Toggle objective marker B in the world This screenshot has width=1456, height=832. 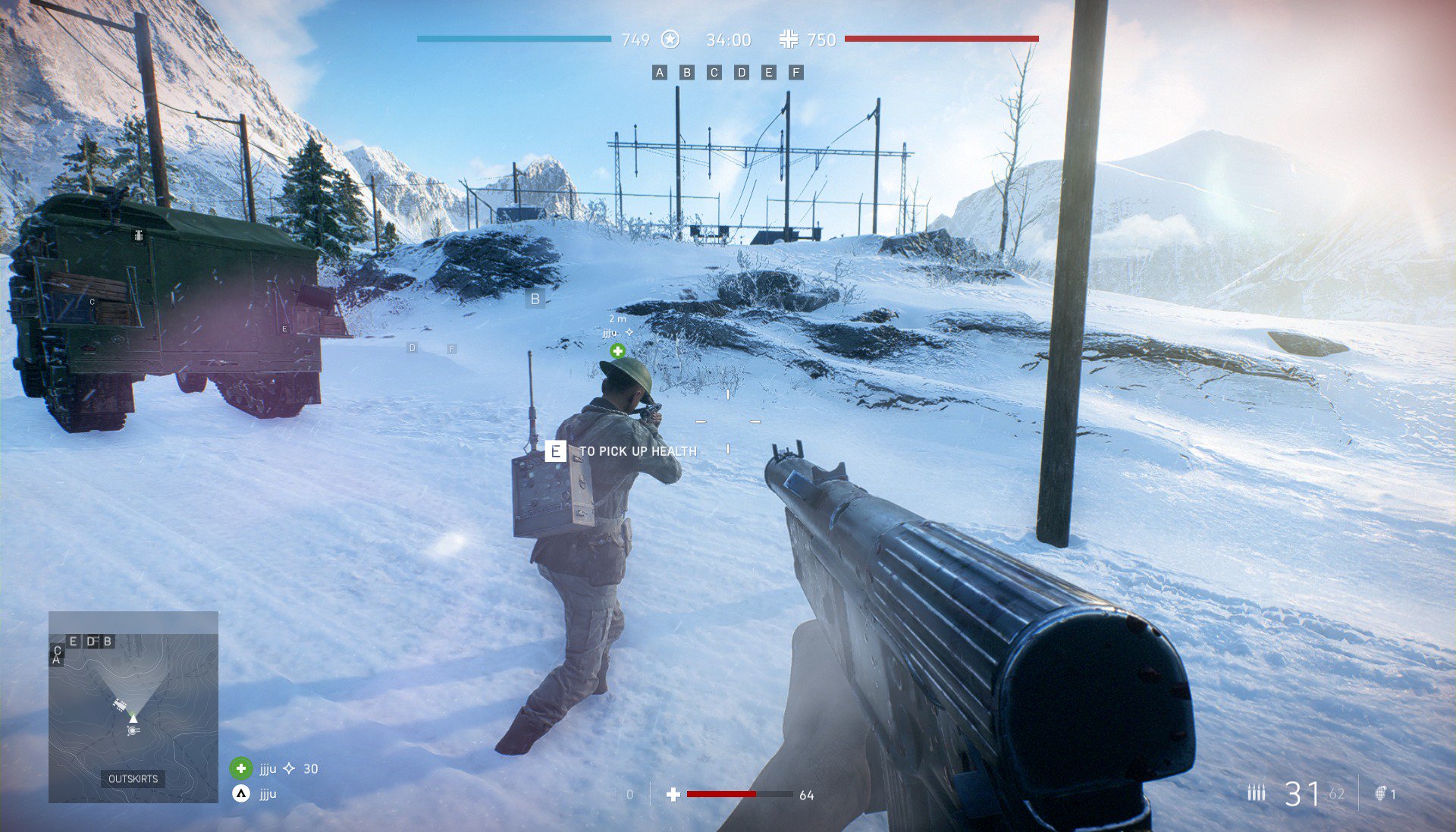pos(535,300)
